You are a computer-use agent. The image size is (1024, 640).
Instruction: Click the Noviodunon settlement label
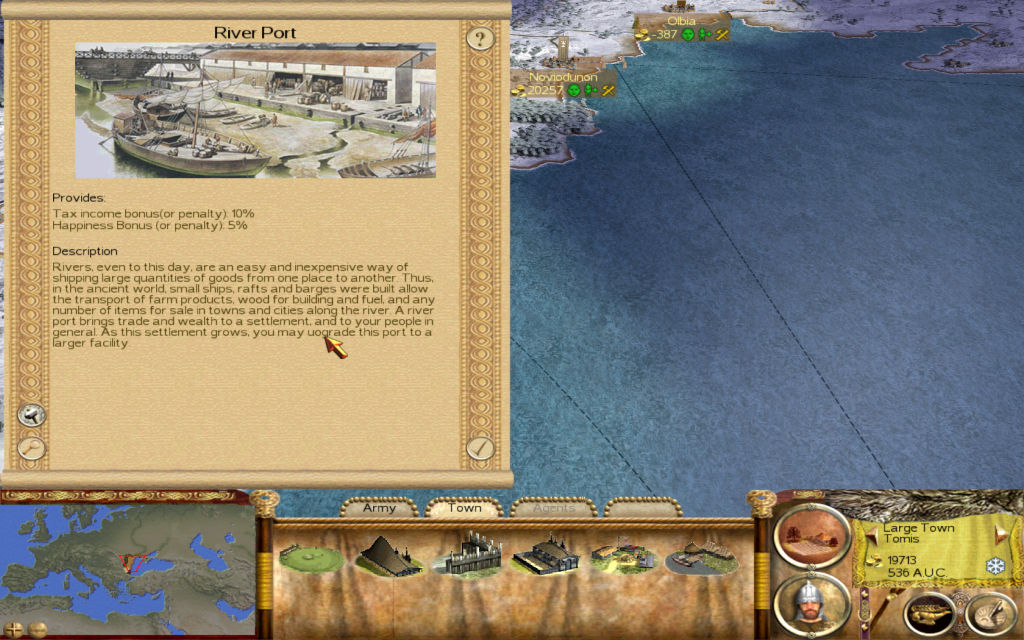562,77
